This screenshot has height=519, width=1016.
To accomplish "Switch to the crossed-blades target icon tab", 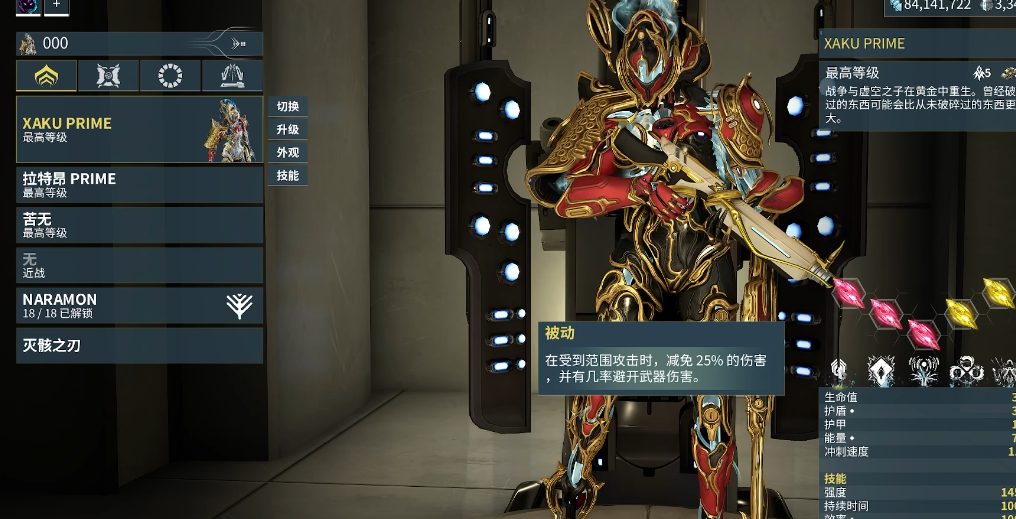I will pos(108,76).
